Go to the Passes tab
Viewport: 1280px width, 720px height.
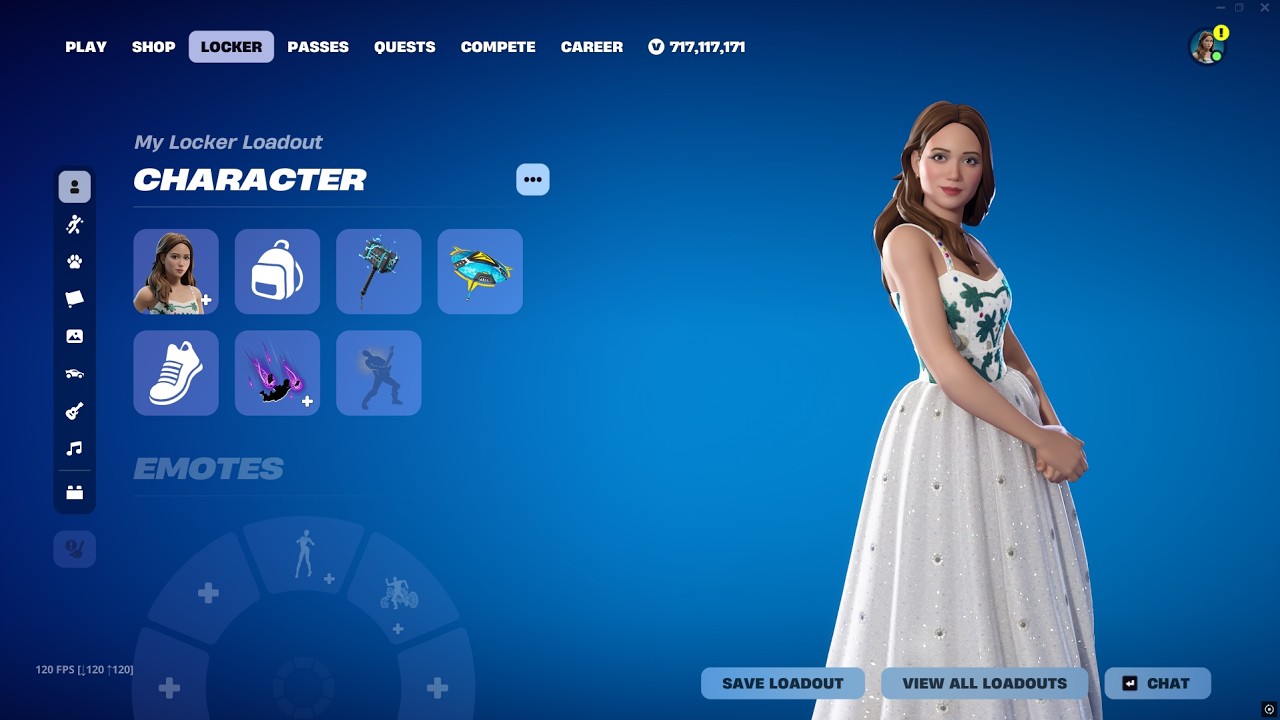(318, 47)
